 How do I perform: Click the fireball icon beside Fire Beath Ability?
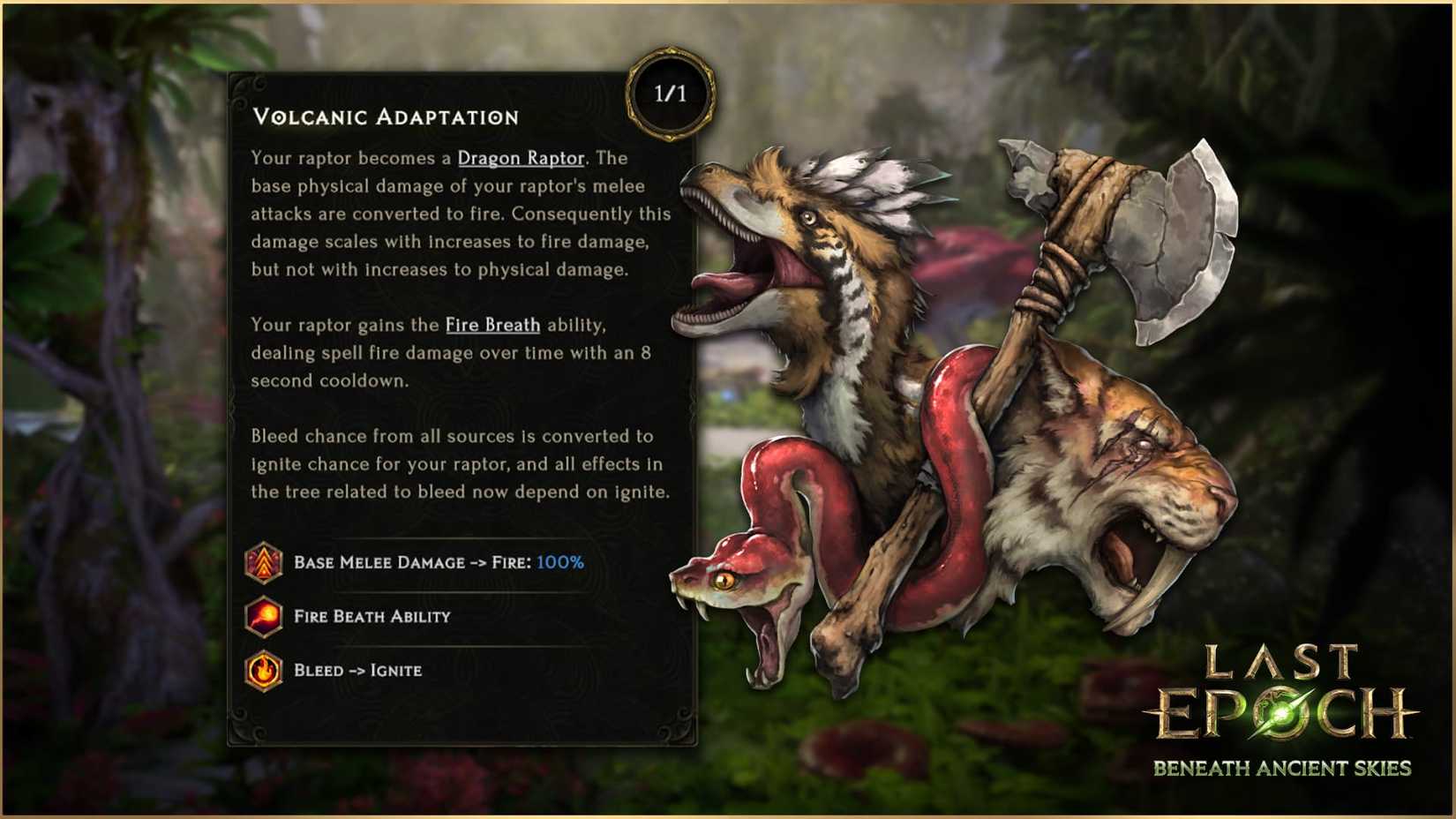[263, 616]
